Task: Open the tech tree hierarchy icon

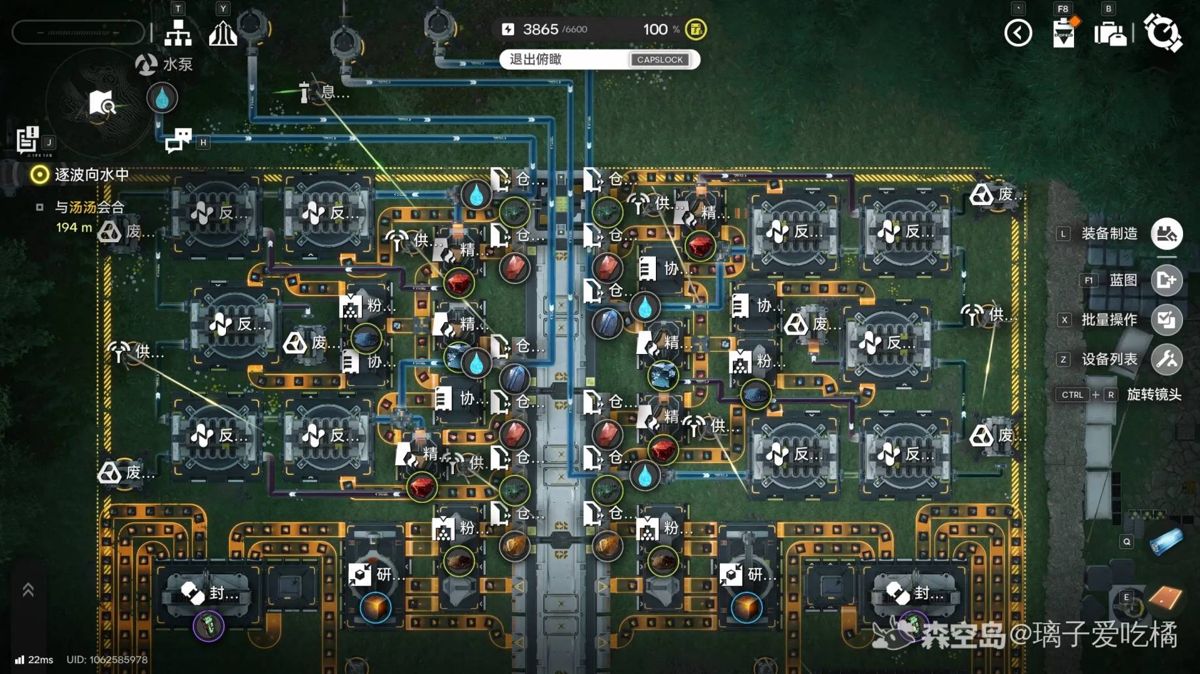Action: [x=178, y=33]
